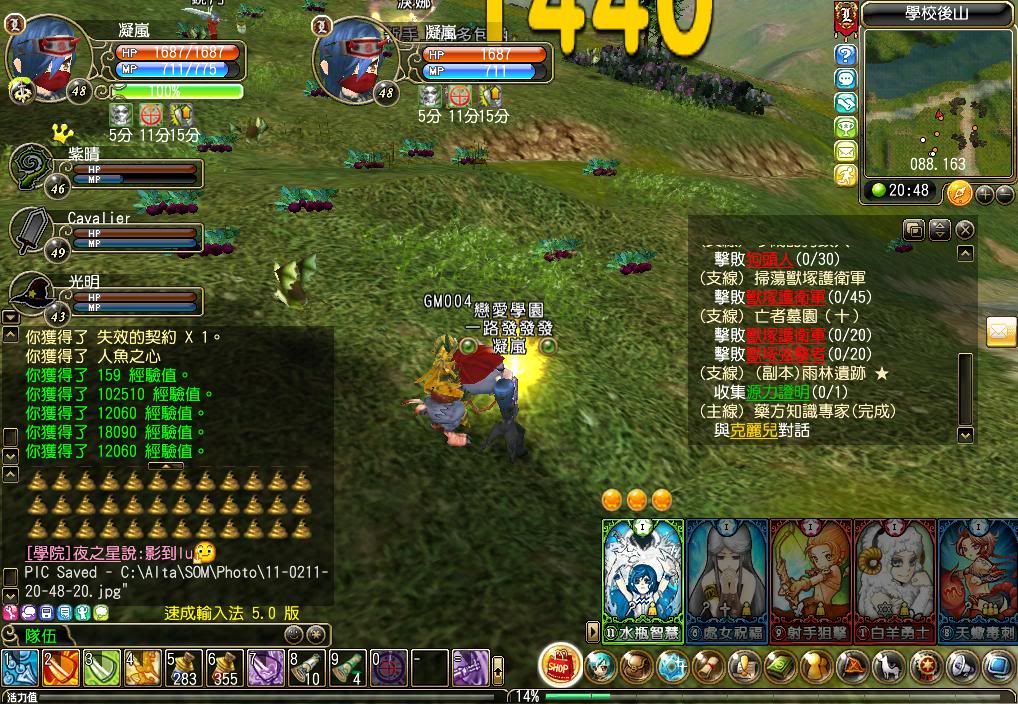Screen dimensions: 1018x704
Task: Click the blue question mark help icon
Action: 846,54
